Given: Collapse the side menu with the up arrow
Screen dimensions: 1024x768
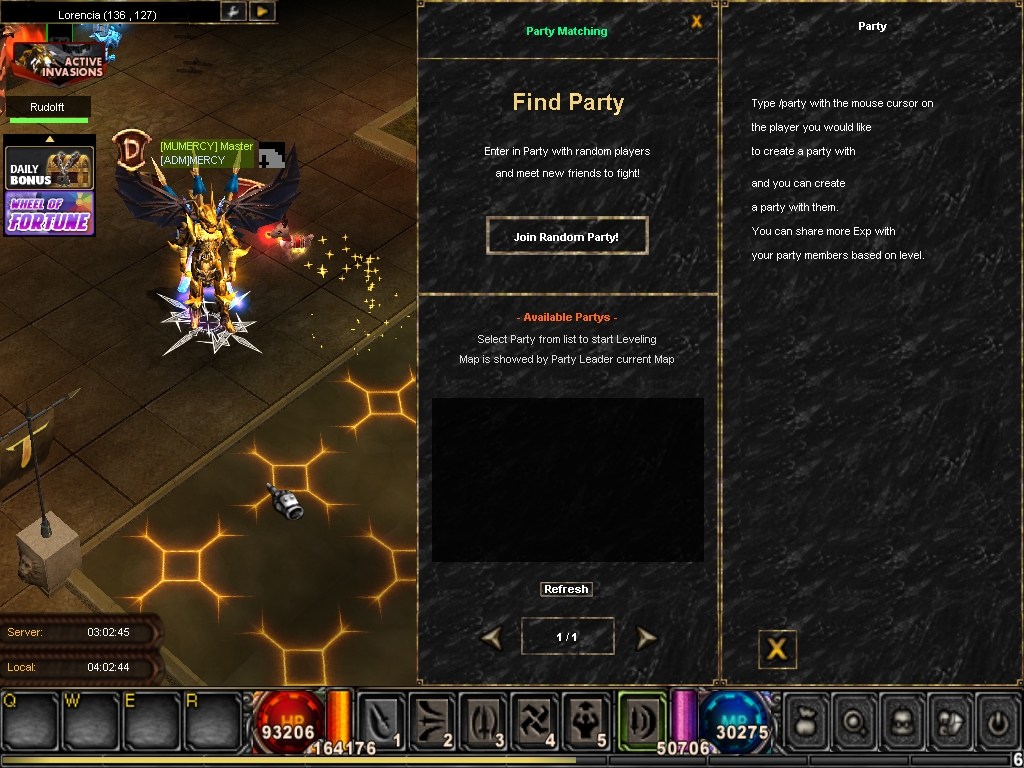Looking at the screenshot, I should [49, 139].
